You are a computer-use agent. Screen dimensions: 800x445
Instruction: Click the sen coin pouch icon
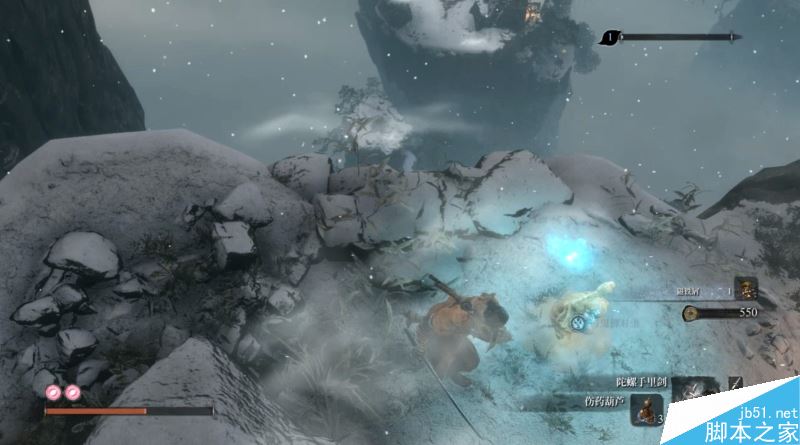click(x=691, y=313)
